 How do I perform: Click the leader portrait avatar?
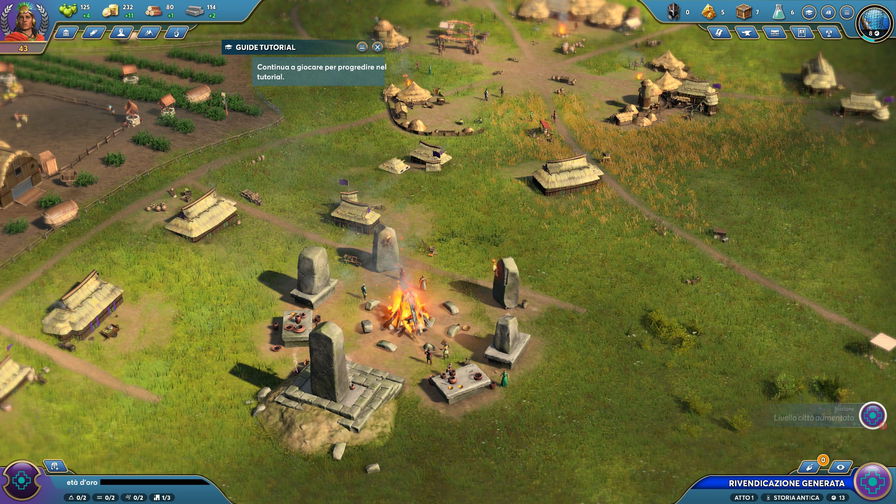(x=22, y=20)
